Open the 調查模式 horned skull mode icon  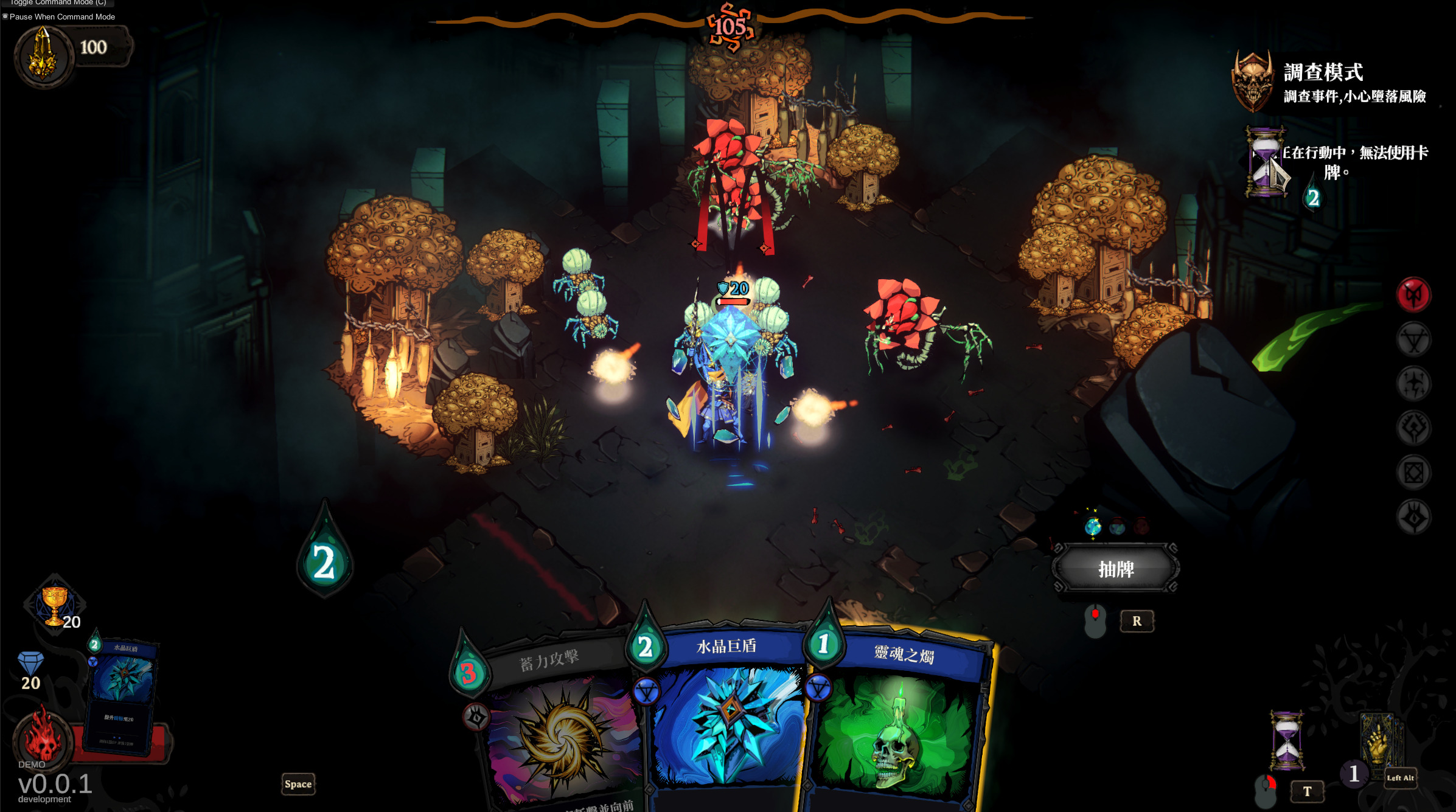(1252, 82)
